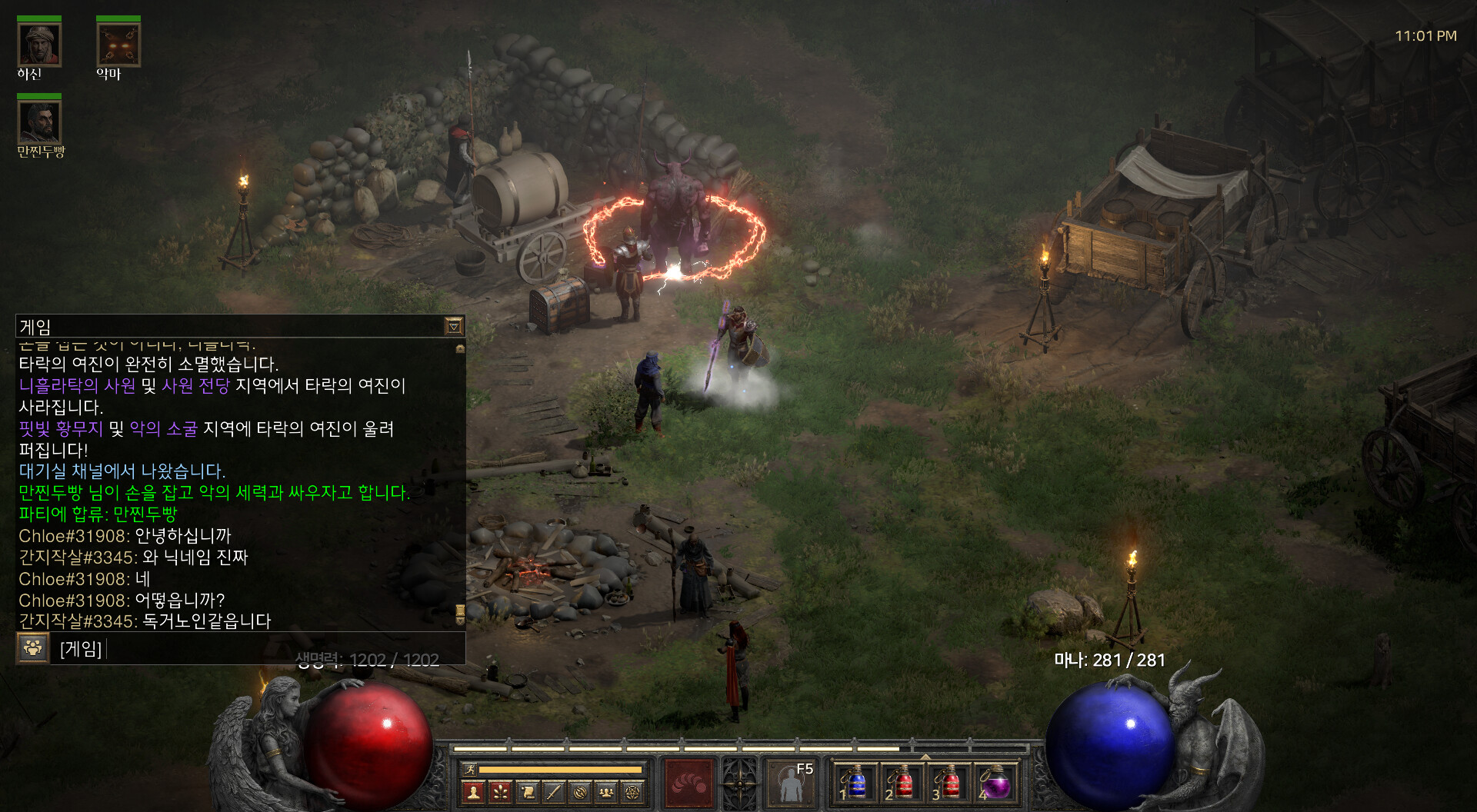Viewport: 1477px width, 812px height.
Task: Toggle the run/walk icon
Action: (468, 769)
